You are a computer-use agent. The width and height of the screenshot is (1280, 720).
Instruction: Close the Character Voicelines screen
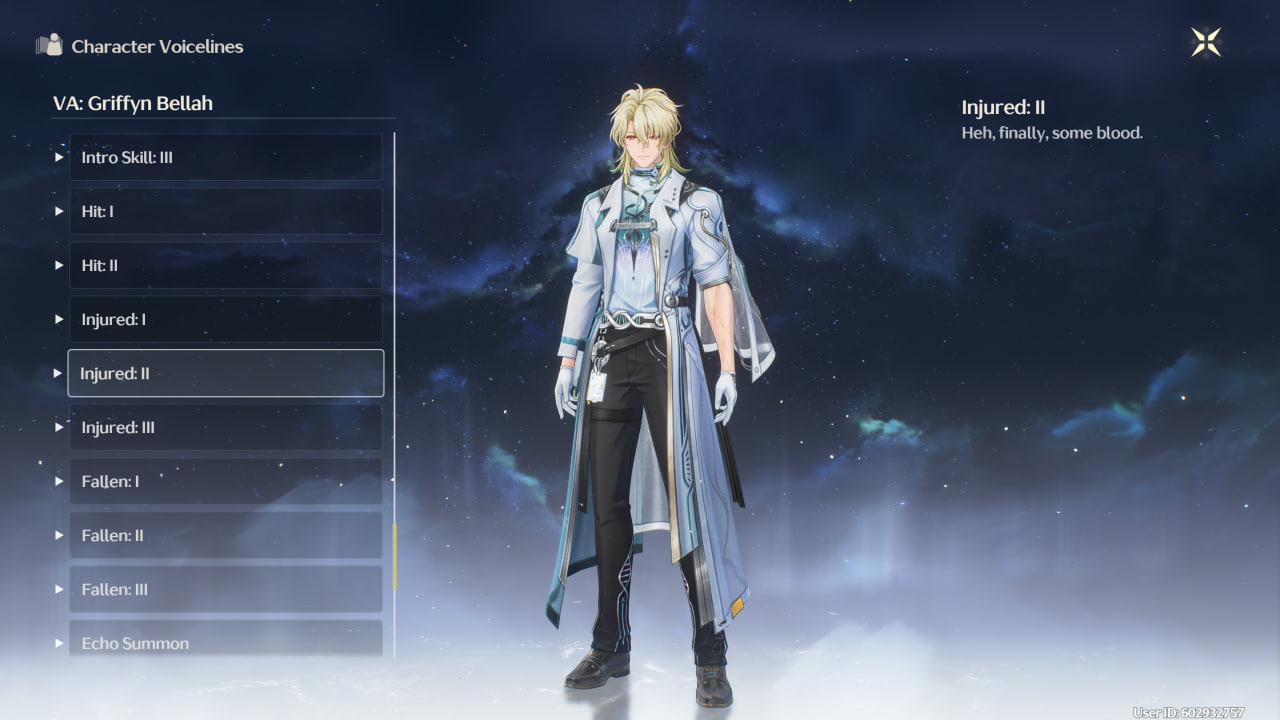pos(1206,42)
